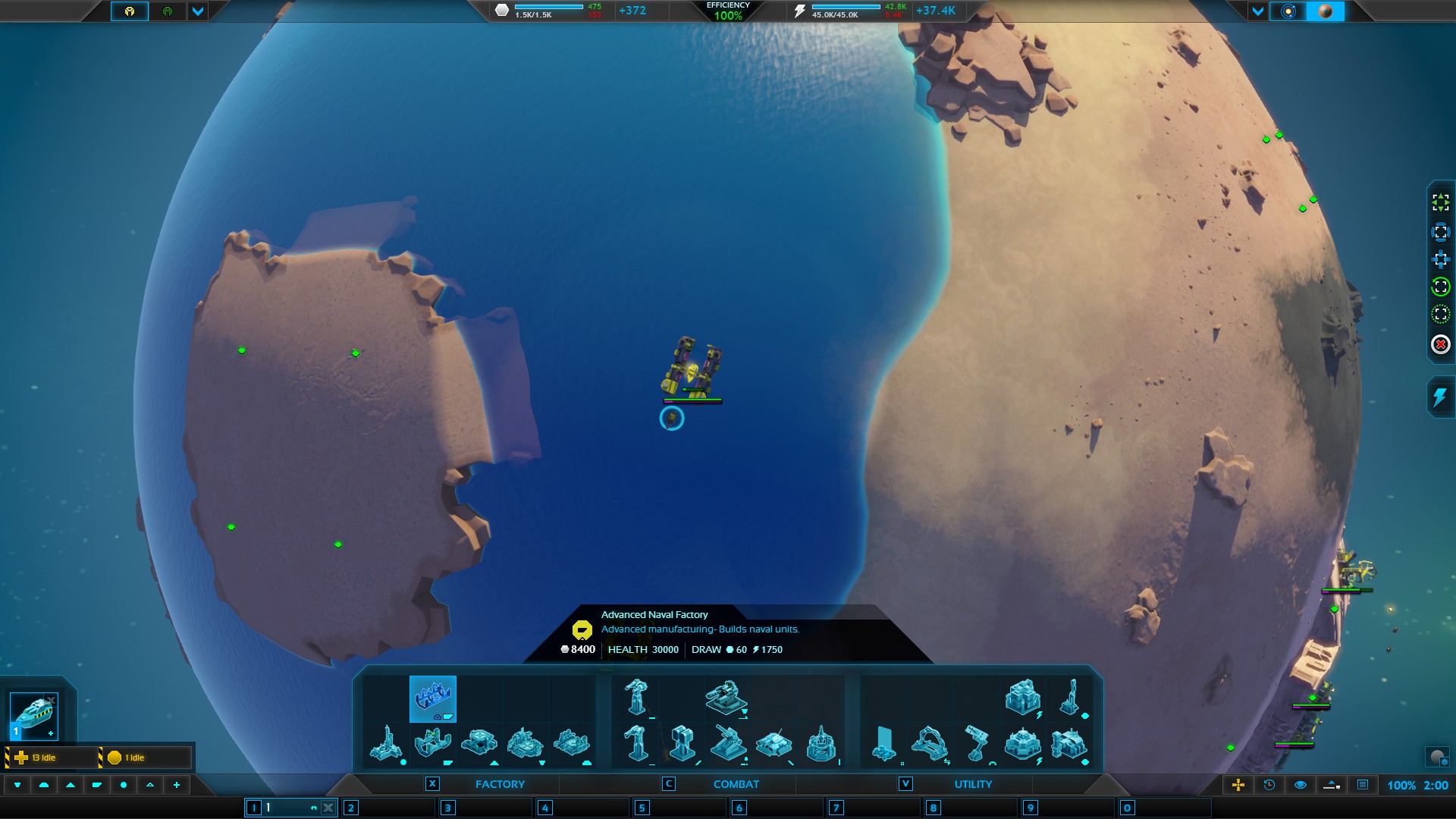
Task: Remove control group 1 with the X
Action: point(328,808)
